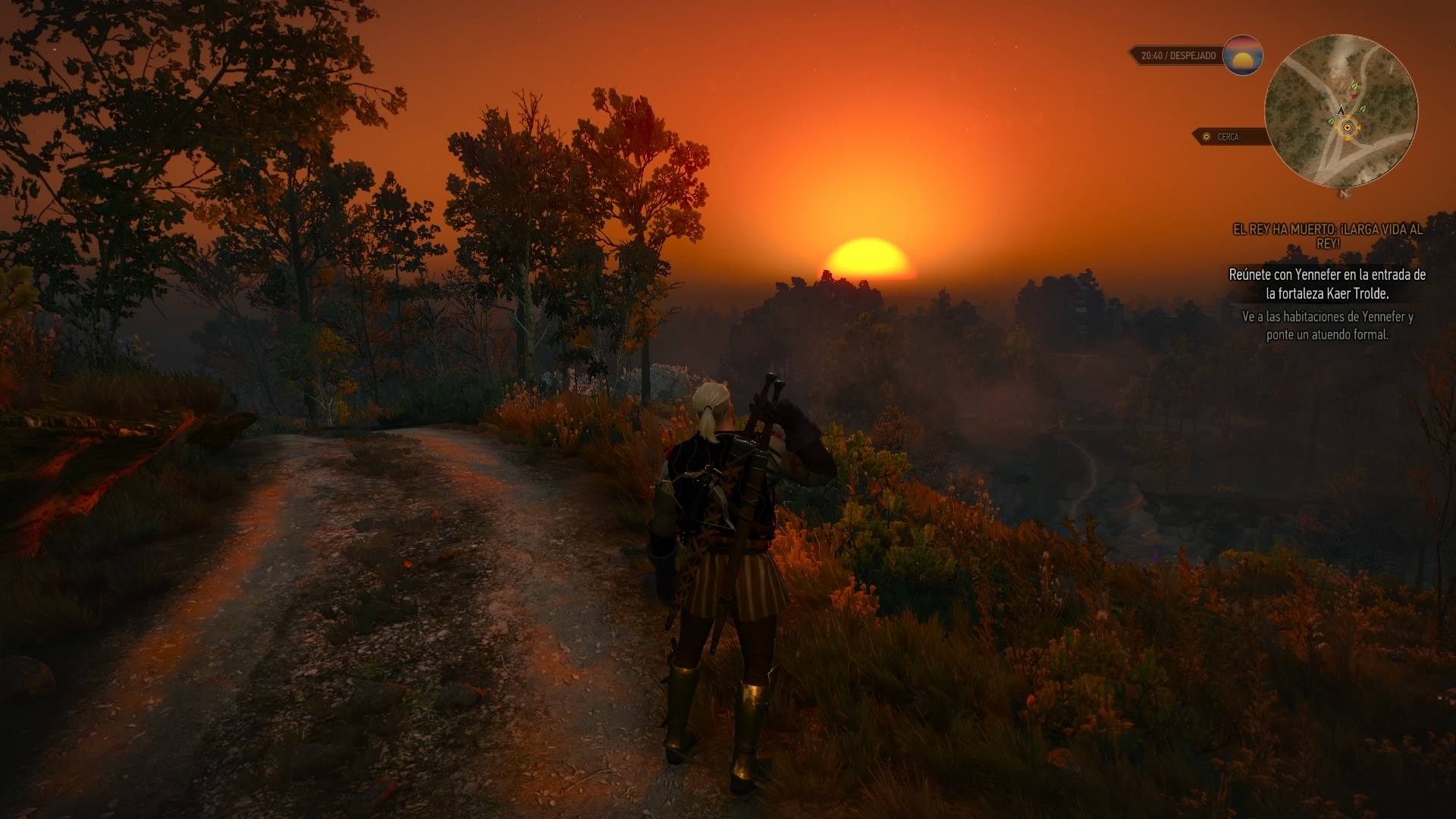Screen dimensions: 1456x819
Task: Select the objective Reúnete con Yennefer
Action: [1327, 284]
